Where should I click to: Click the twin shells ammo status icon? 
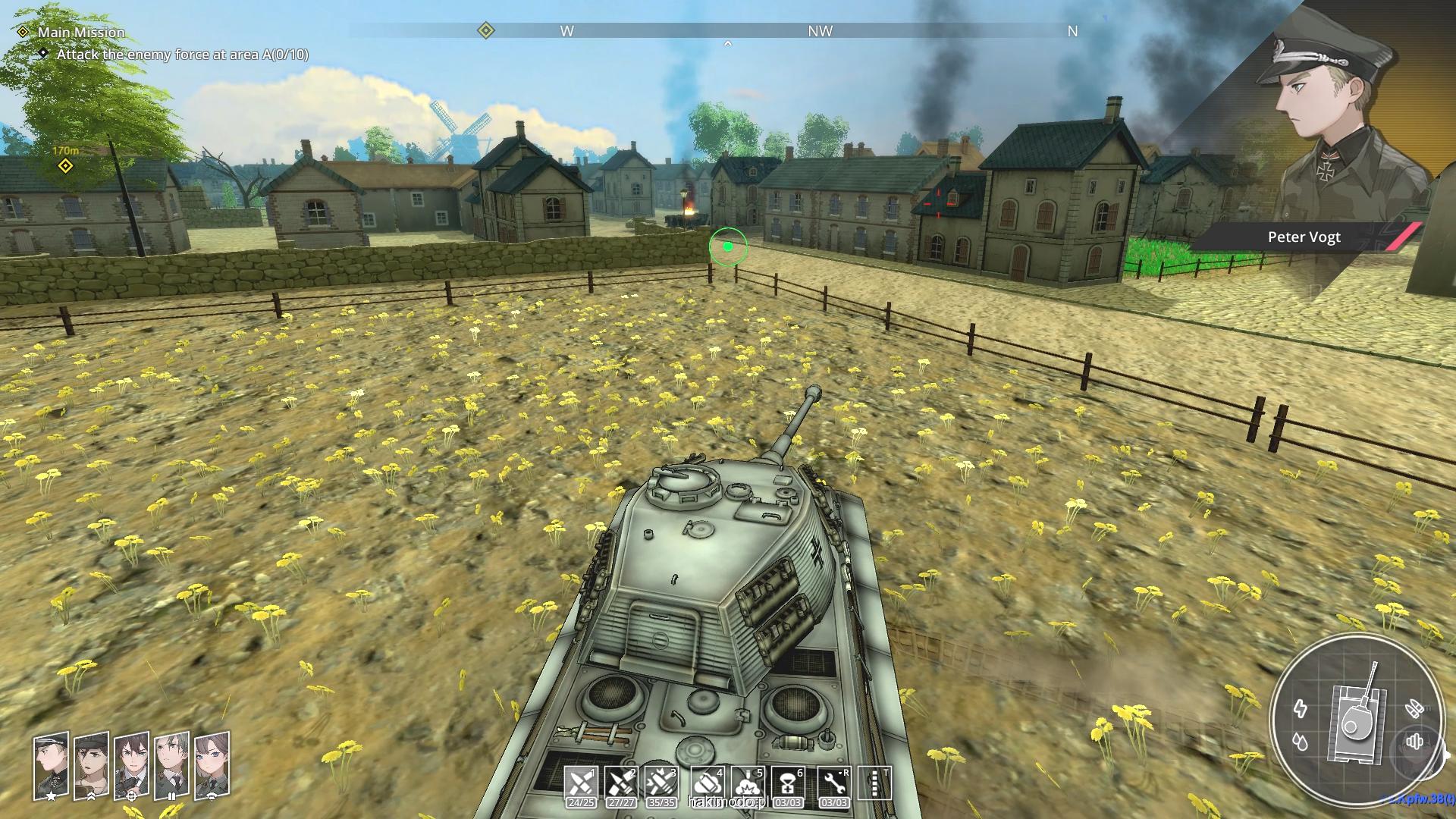point(1413,709)
